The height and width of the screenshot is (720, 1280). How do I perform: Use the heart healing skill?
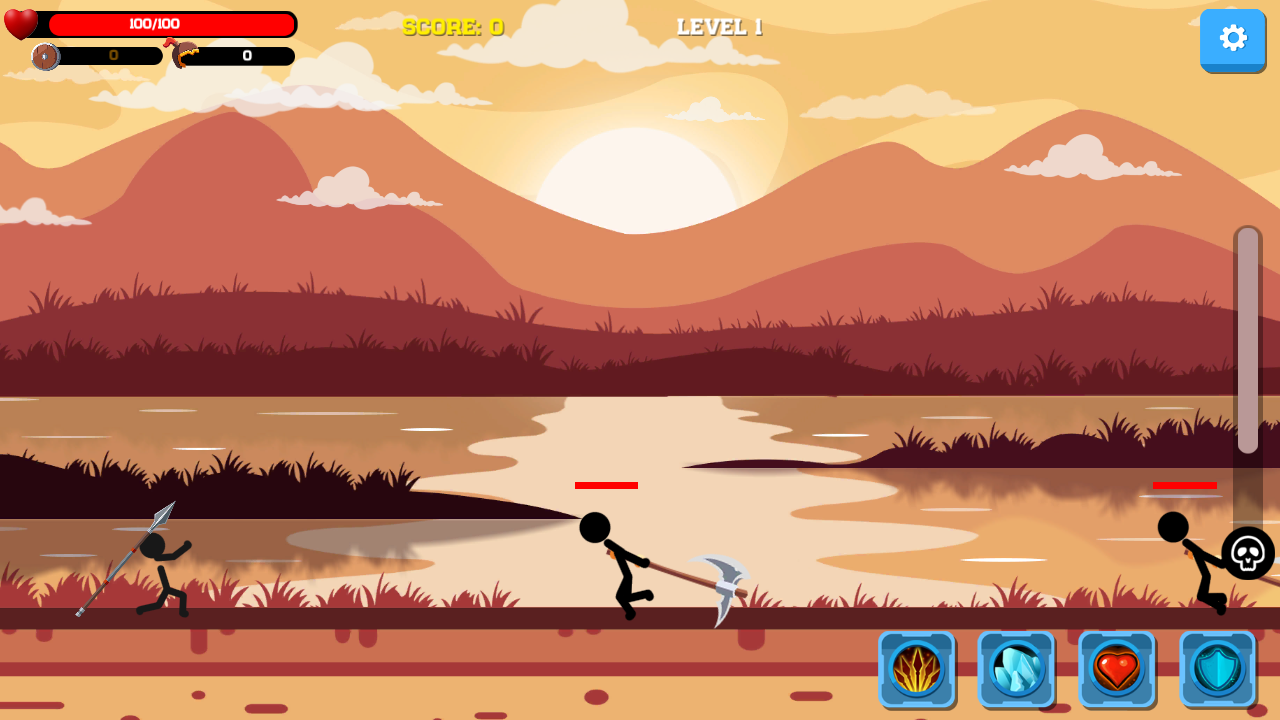(x=1116, y=670)
